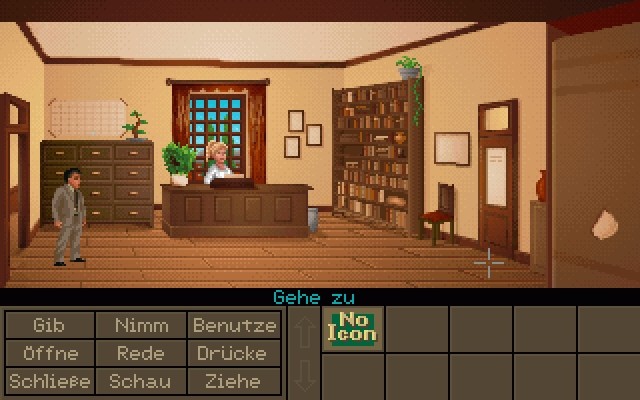Image resolution: width=640 pixels, height=400 pixels.
Task: Select the Schließe verb
Action: 48,381
